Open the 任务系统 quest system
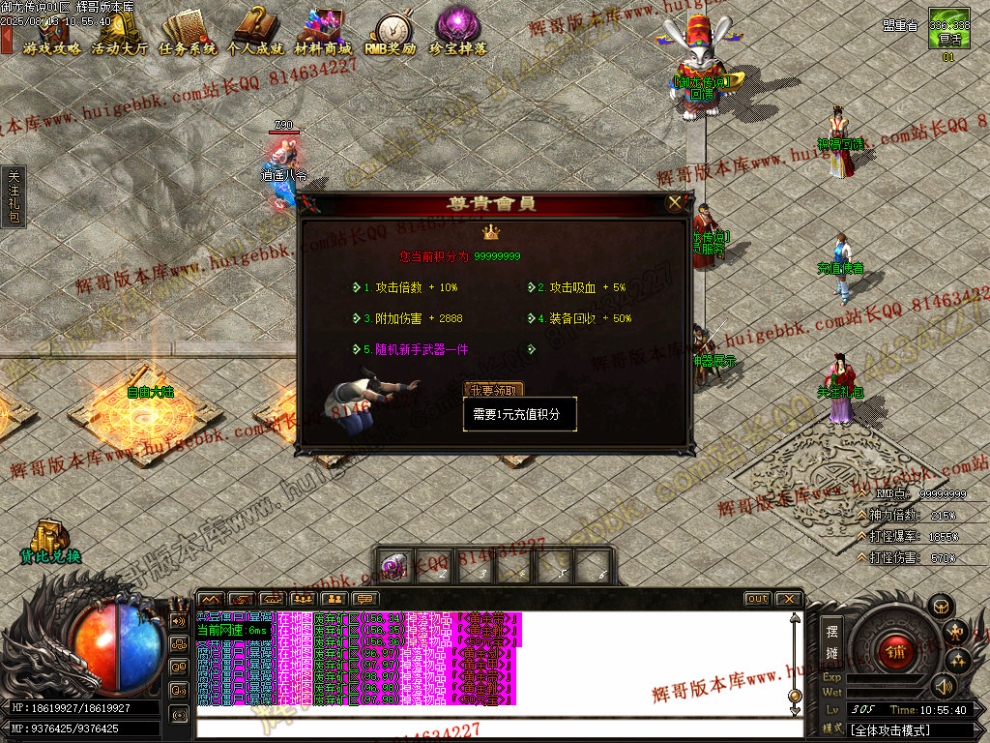This screenshot has height=743, width=990. 187,32
